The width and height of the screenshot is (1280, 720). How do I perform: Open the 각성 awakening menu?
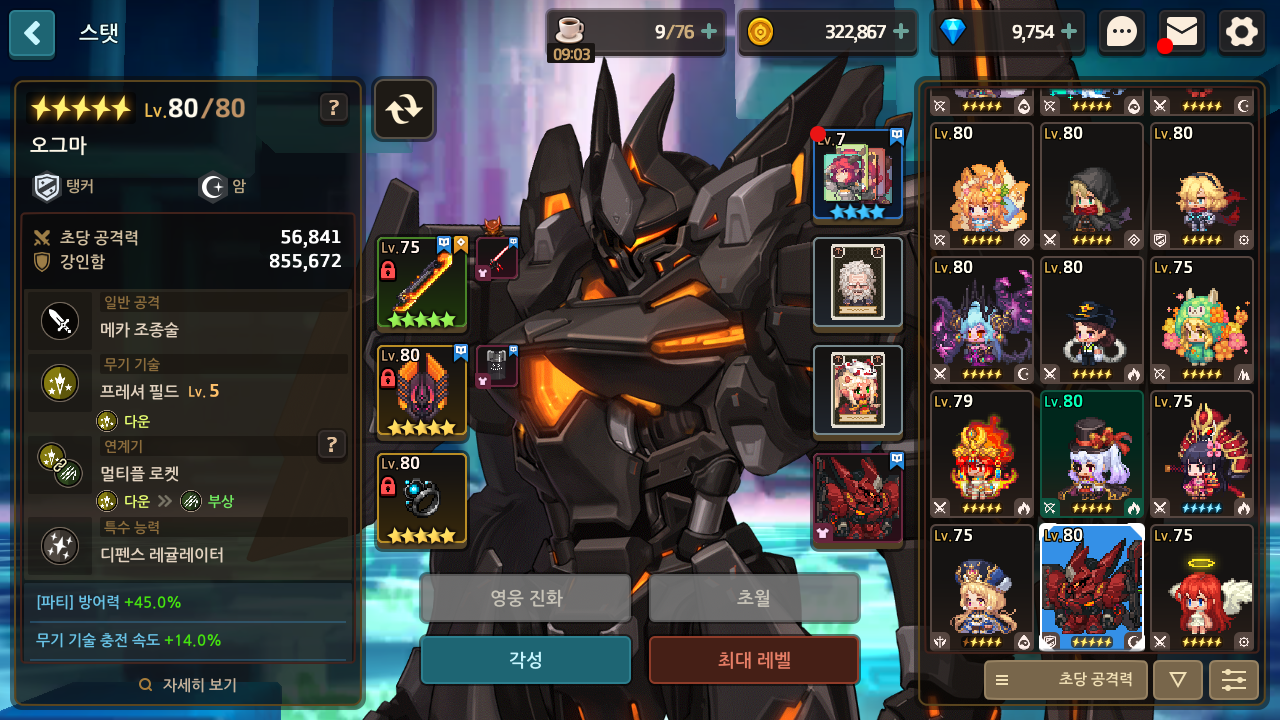tap(525, 660)
